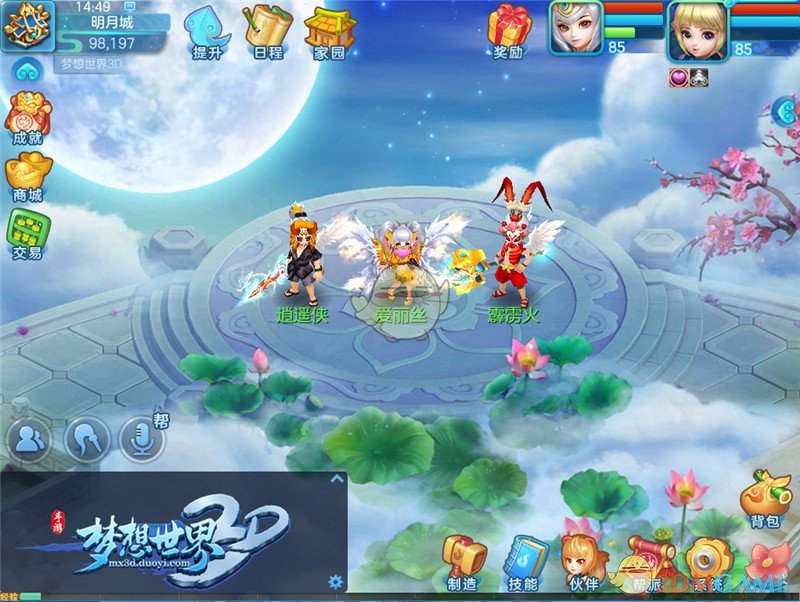Open the 交易 trading market
800x602 pixels.
pos(27,236)
